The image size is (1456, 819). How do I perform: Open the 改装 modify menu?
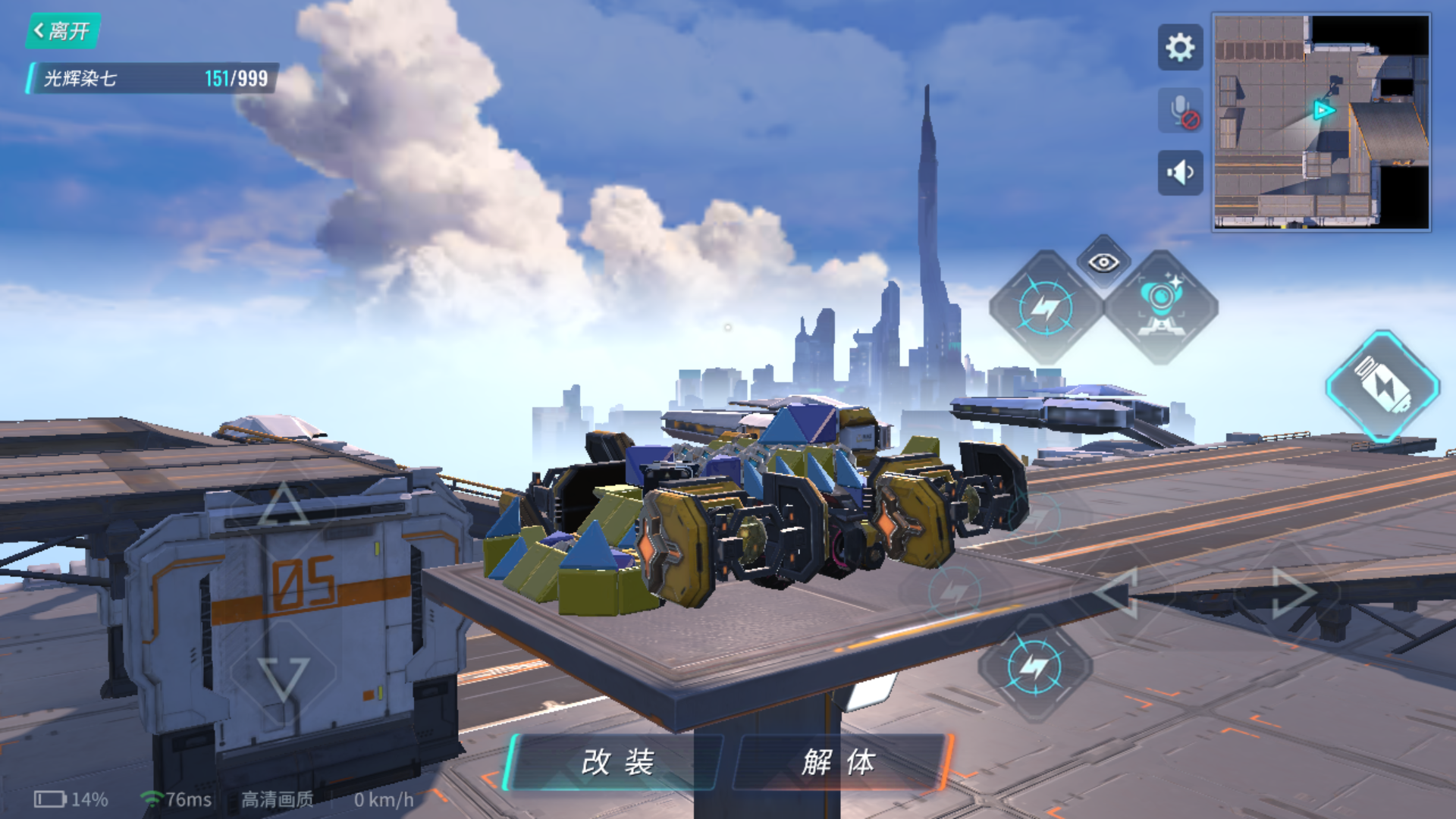pyautogui.click(x=616, y=762)
